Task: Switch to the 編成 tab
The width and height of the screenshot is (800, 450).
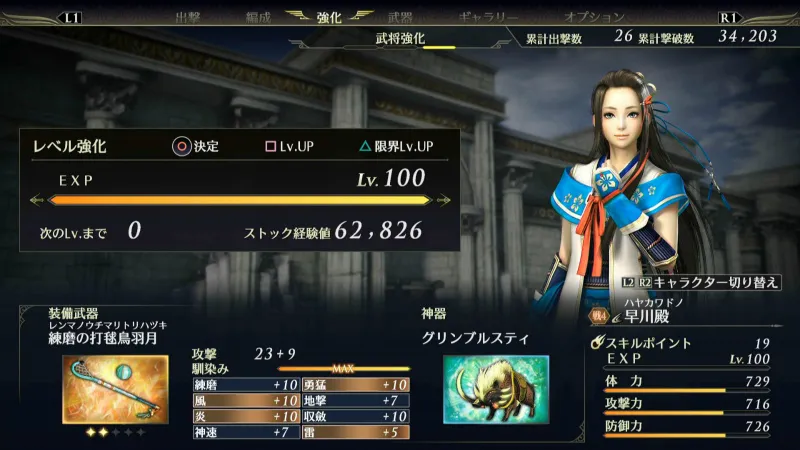Action: 258,17
